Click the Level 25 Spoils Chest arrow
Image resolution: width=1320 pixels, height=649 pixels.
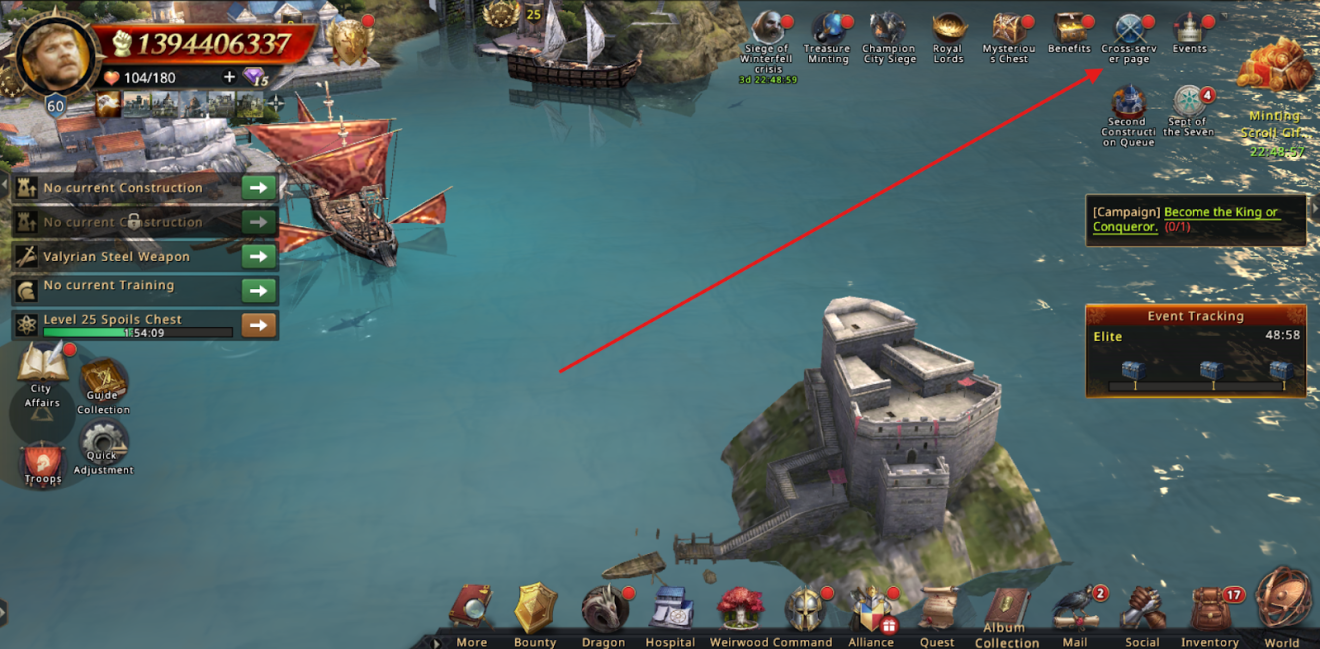pyautogui.click(x=259, y=325)
